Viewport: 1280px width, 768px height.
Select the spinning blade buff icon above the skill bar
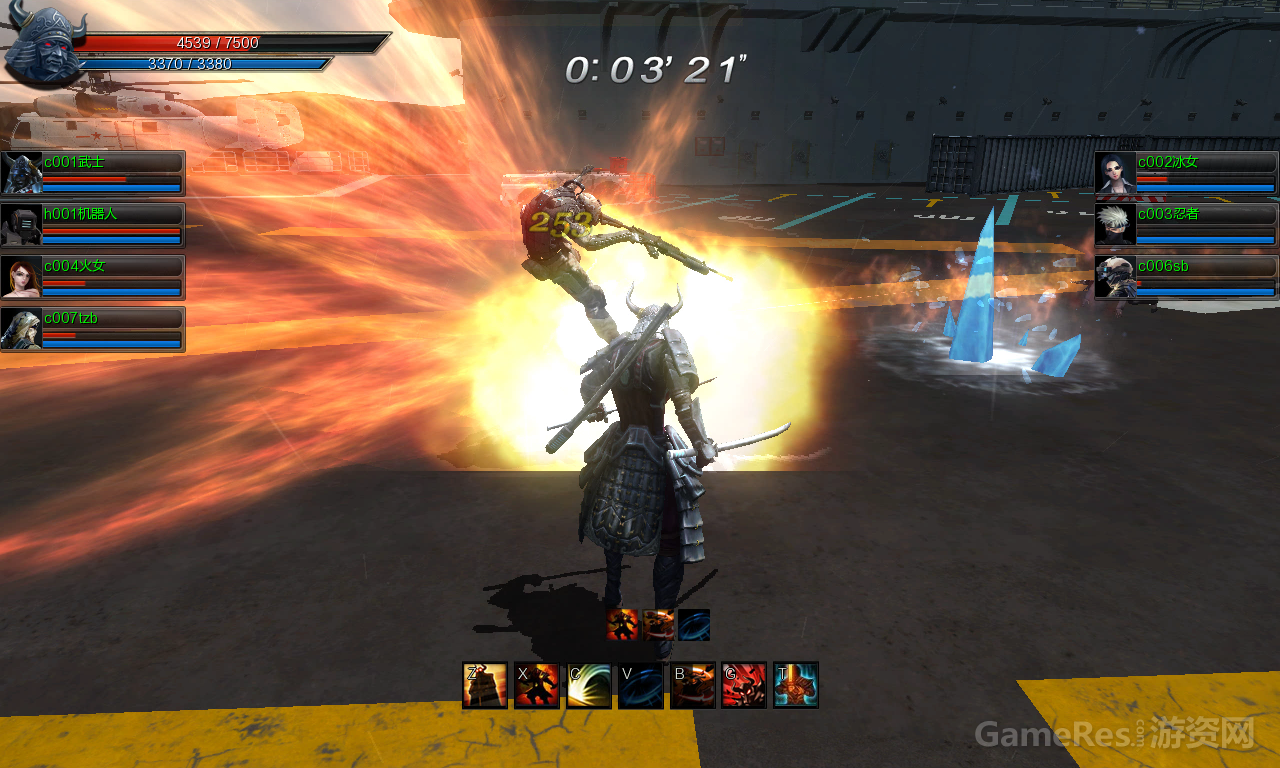658,625
